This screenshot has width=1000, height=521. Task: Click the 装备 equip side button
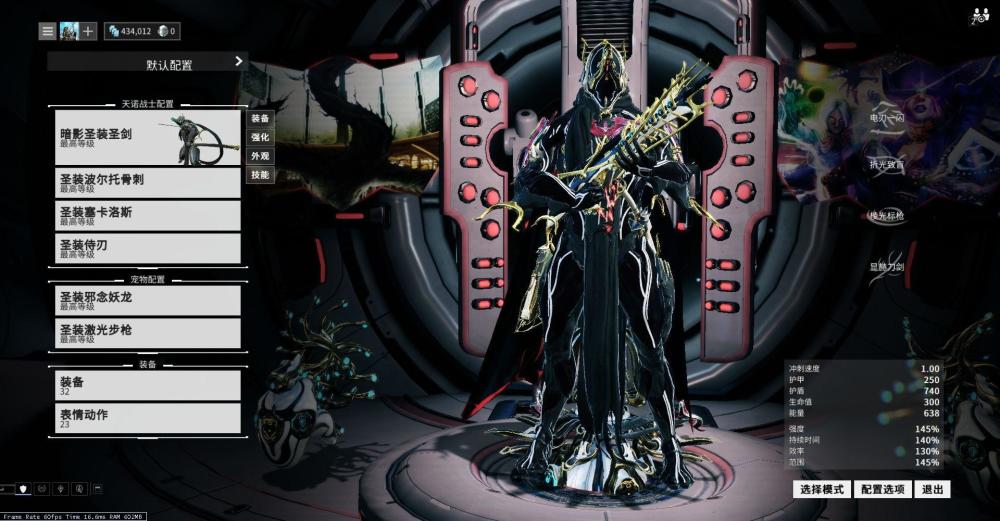tap(260, 118)
